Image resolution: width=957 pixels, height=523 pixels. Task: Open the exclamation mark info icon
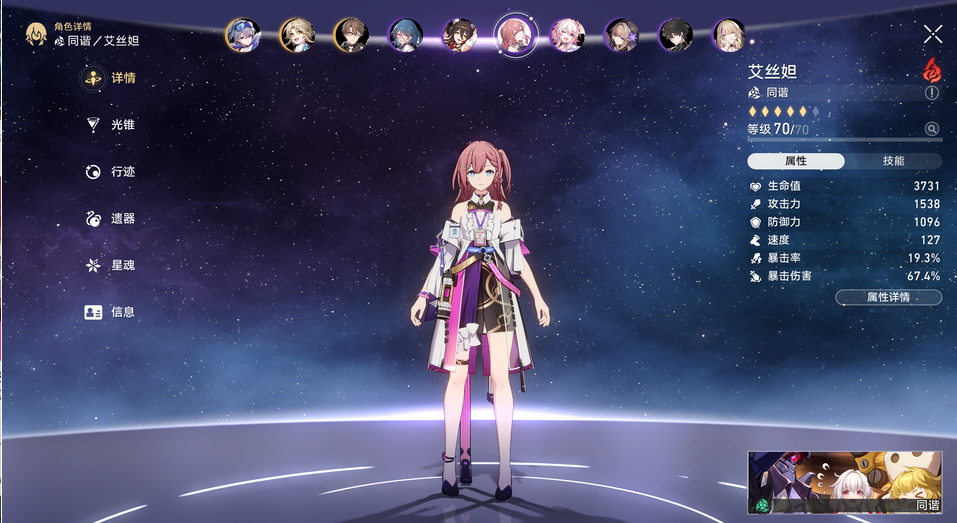(x=932, y=93)
